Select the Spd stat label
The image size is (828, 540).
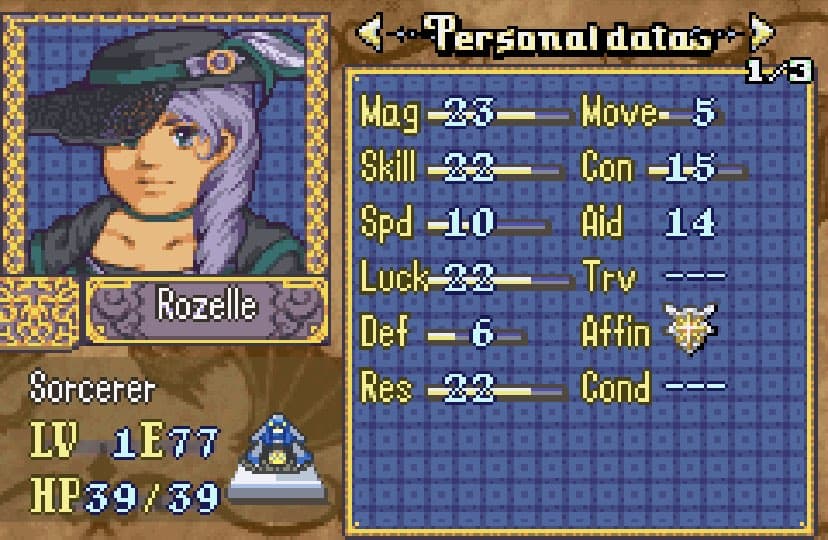click(386, 222)
